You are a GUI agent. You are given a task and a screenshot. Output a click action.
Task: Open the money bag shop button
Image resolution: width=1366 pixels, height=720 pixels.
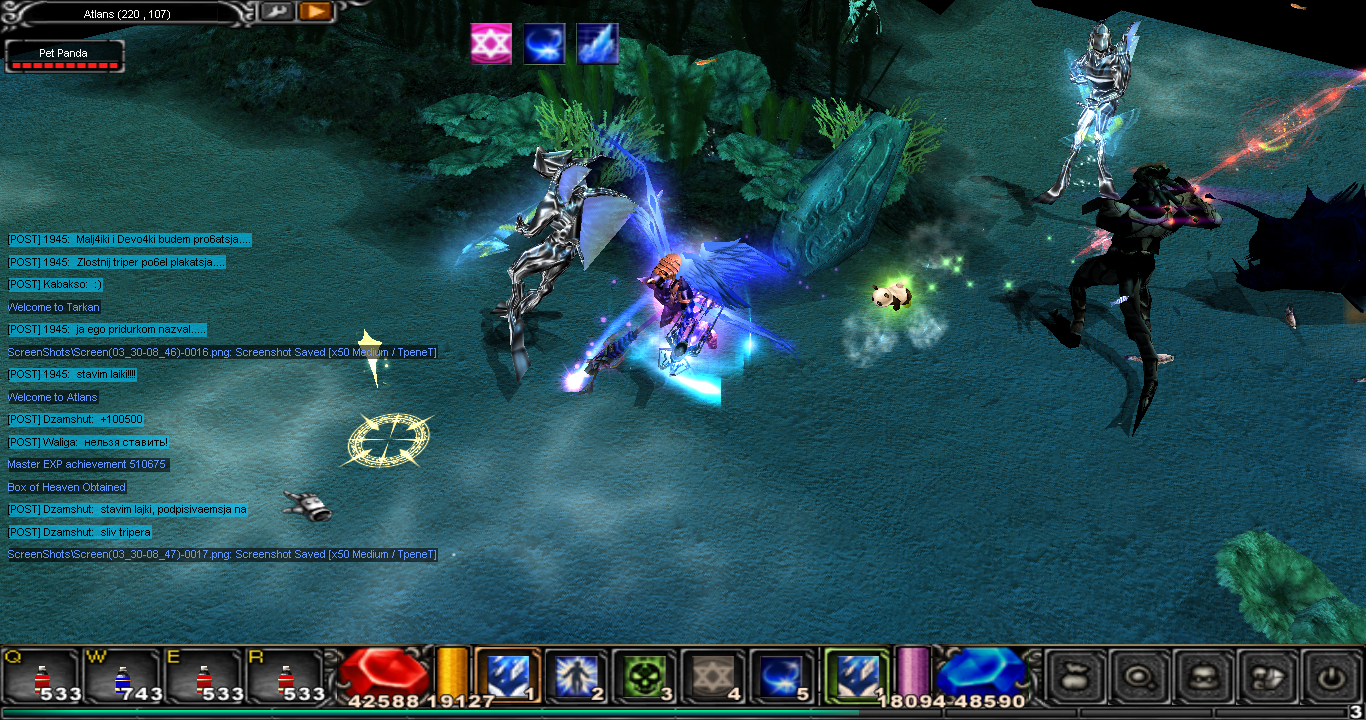[1075, 677]
